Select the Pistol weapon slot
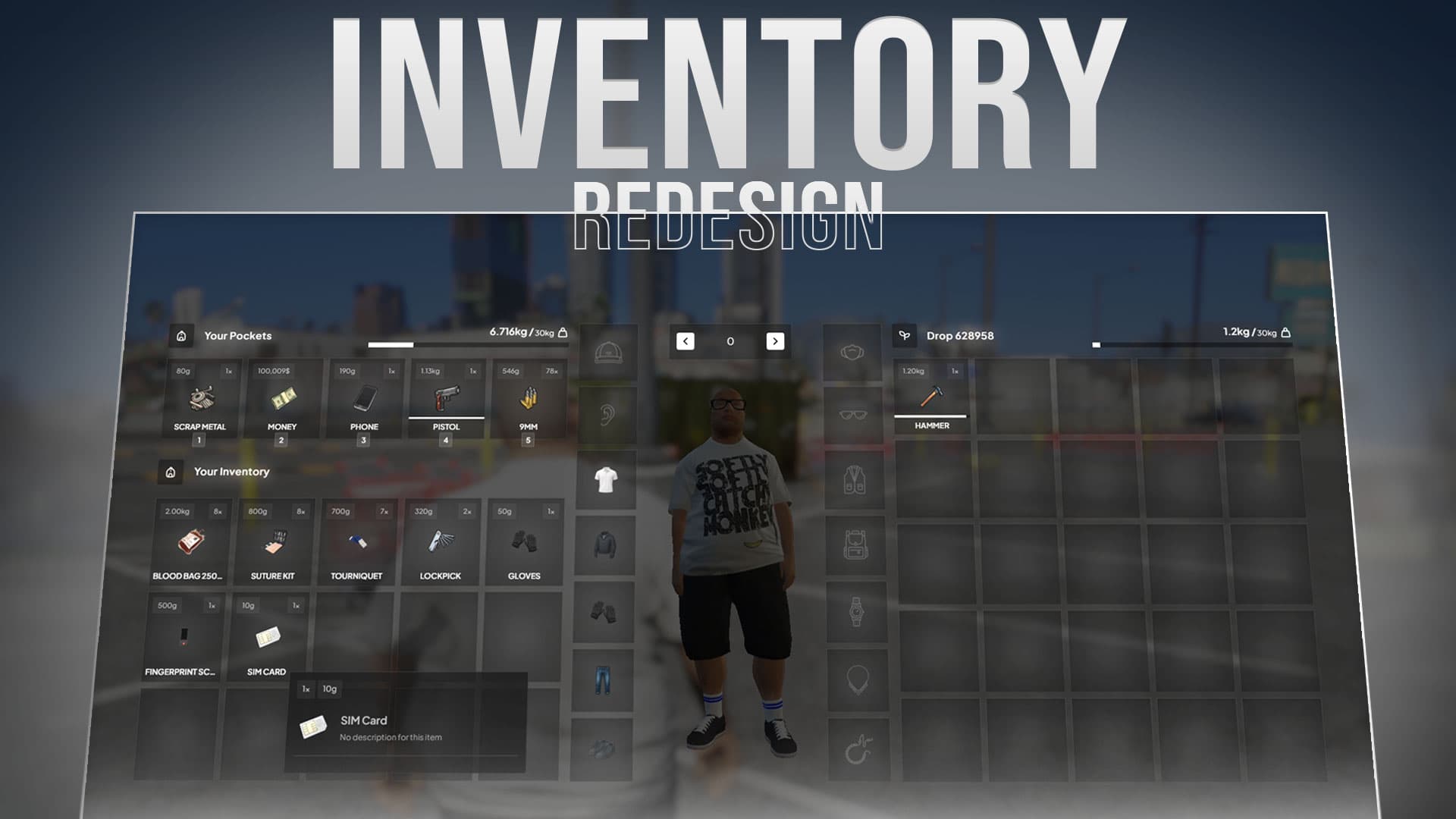The image size is (1456, 819). tap(447, 399)
